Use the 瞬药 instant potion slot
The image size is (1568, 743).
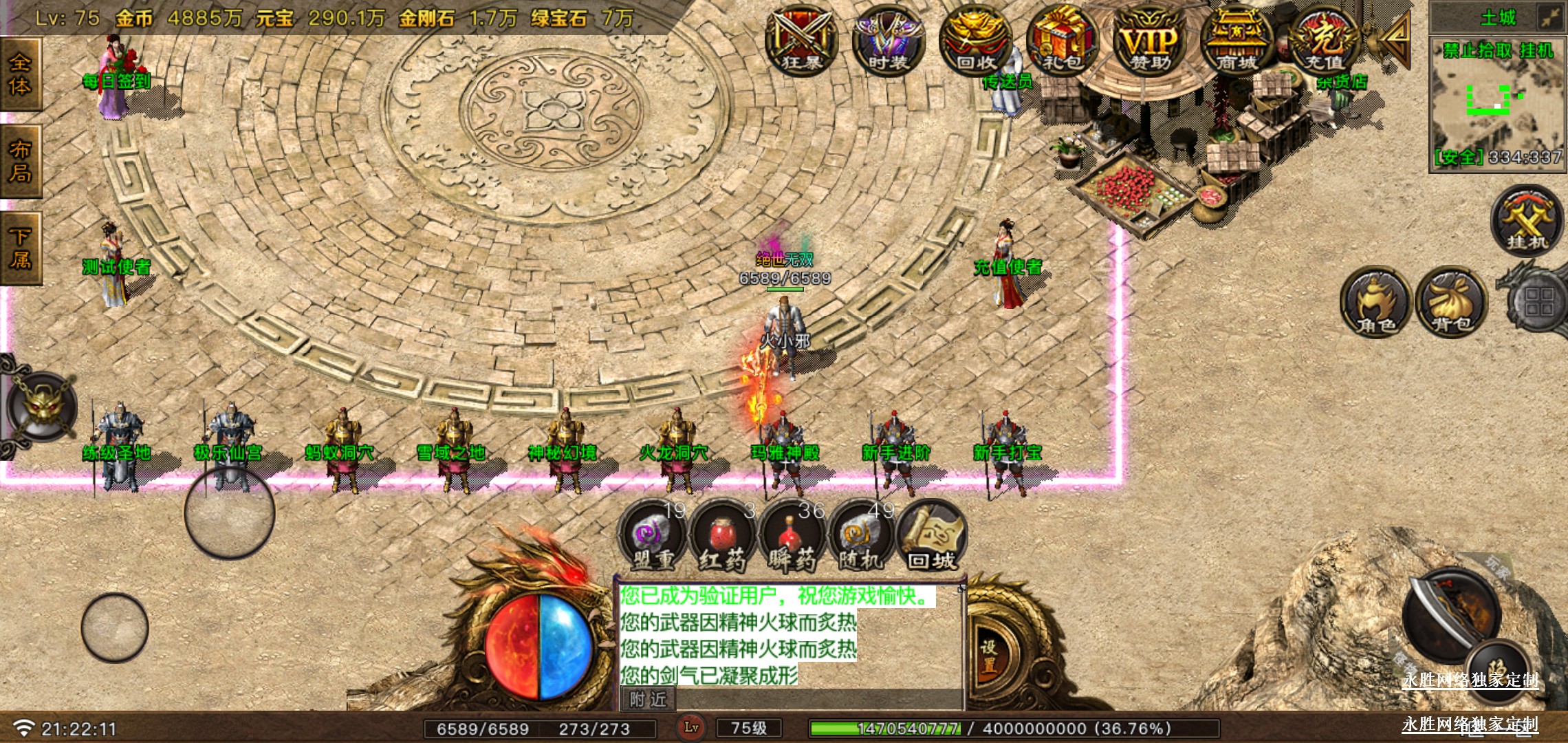[792, 537]
